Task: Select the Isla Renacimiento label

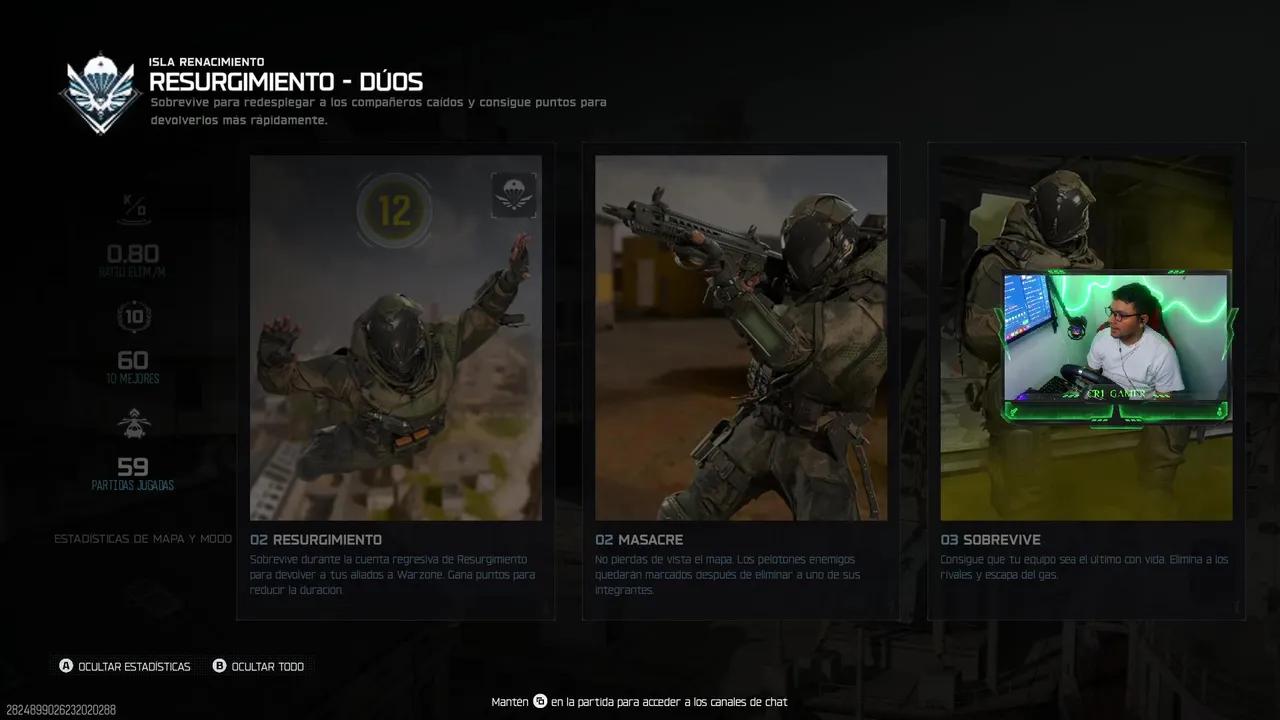Action: [206, 61]
